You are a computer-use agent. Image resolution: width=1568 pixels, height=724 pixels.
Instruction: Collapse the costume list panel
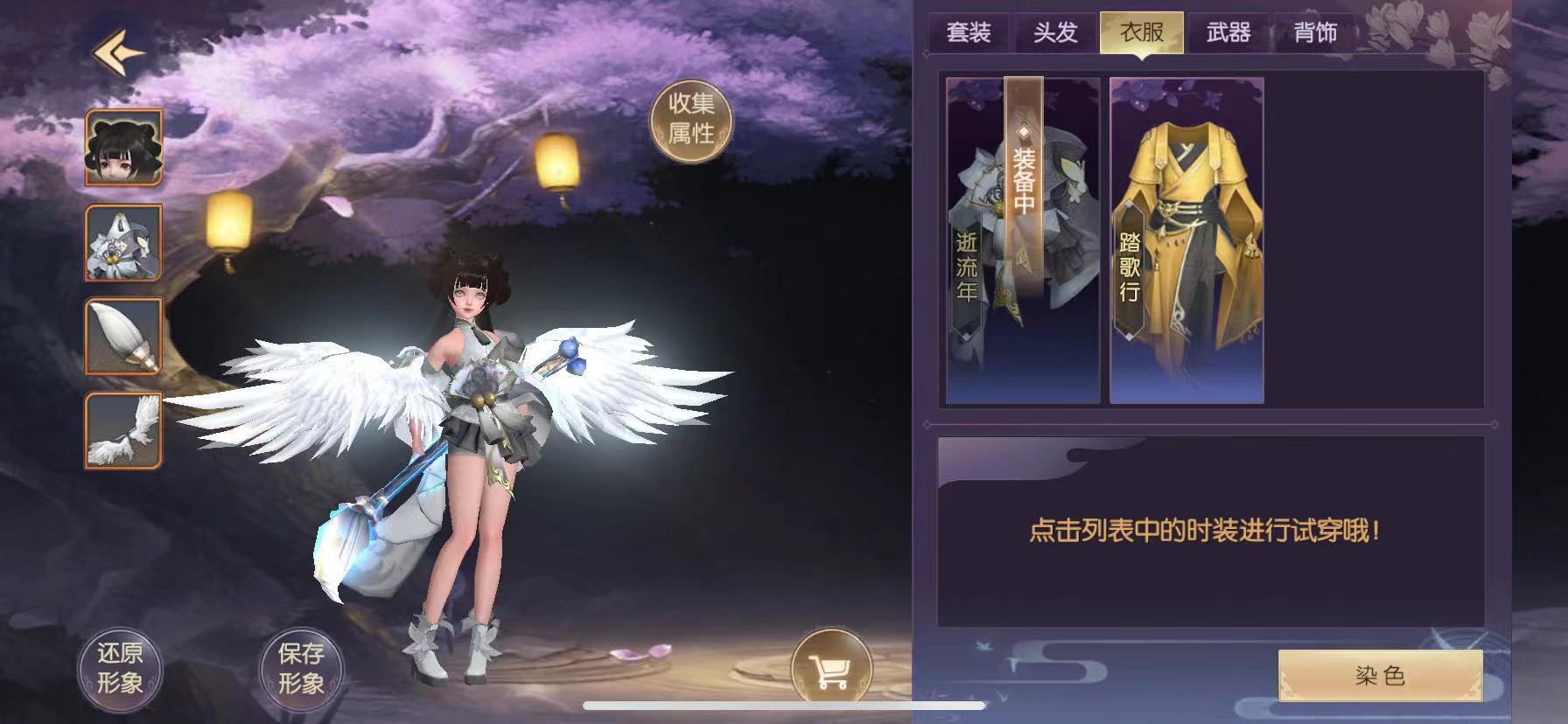(x=1494, y=426)
